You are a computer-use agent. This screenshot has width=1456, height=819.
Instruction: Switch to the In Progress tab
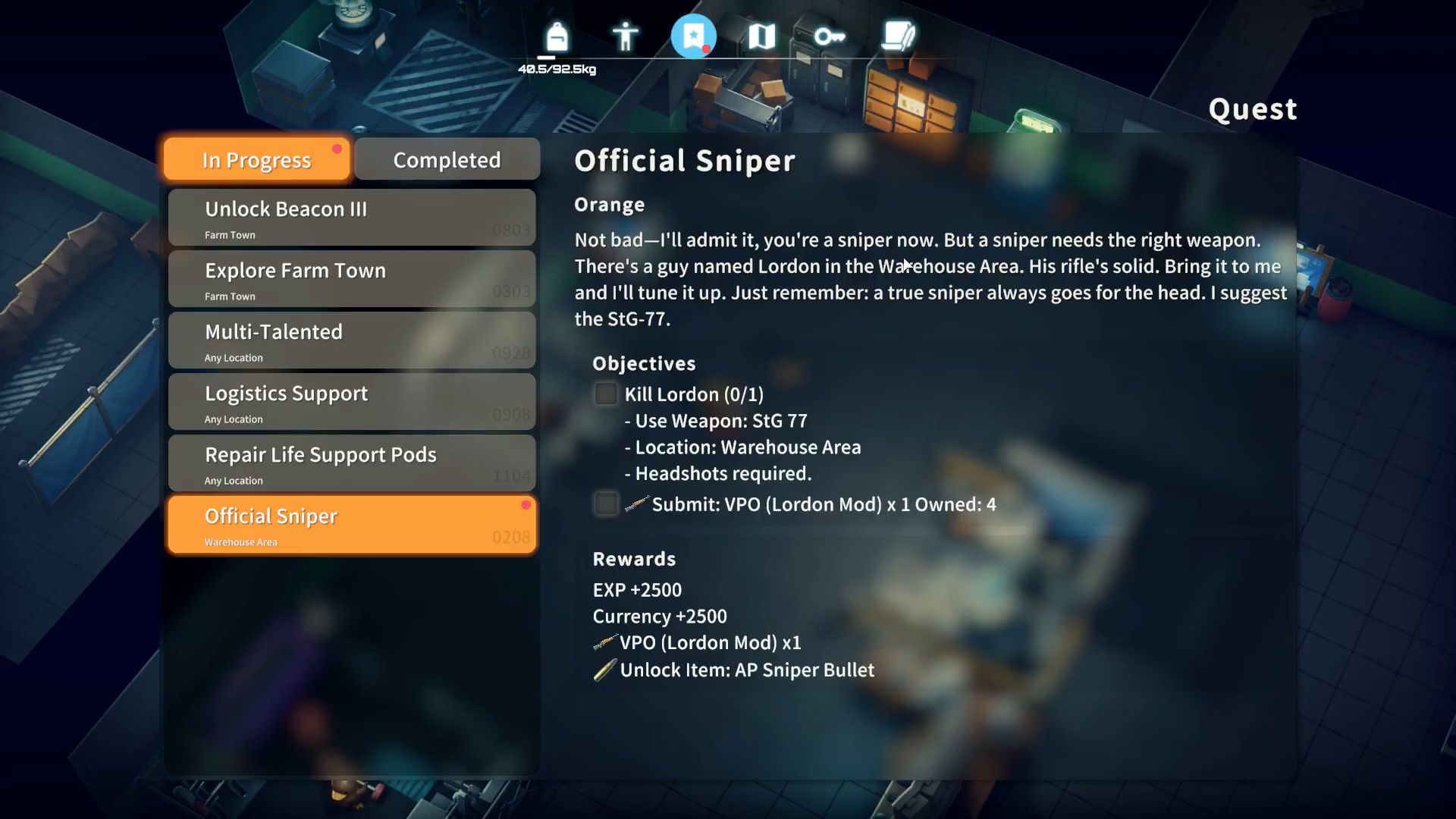(255, 159)
